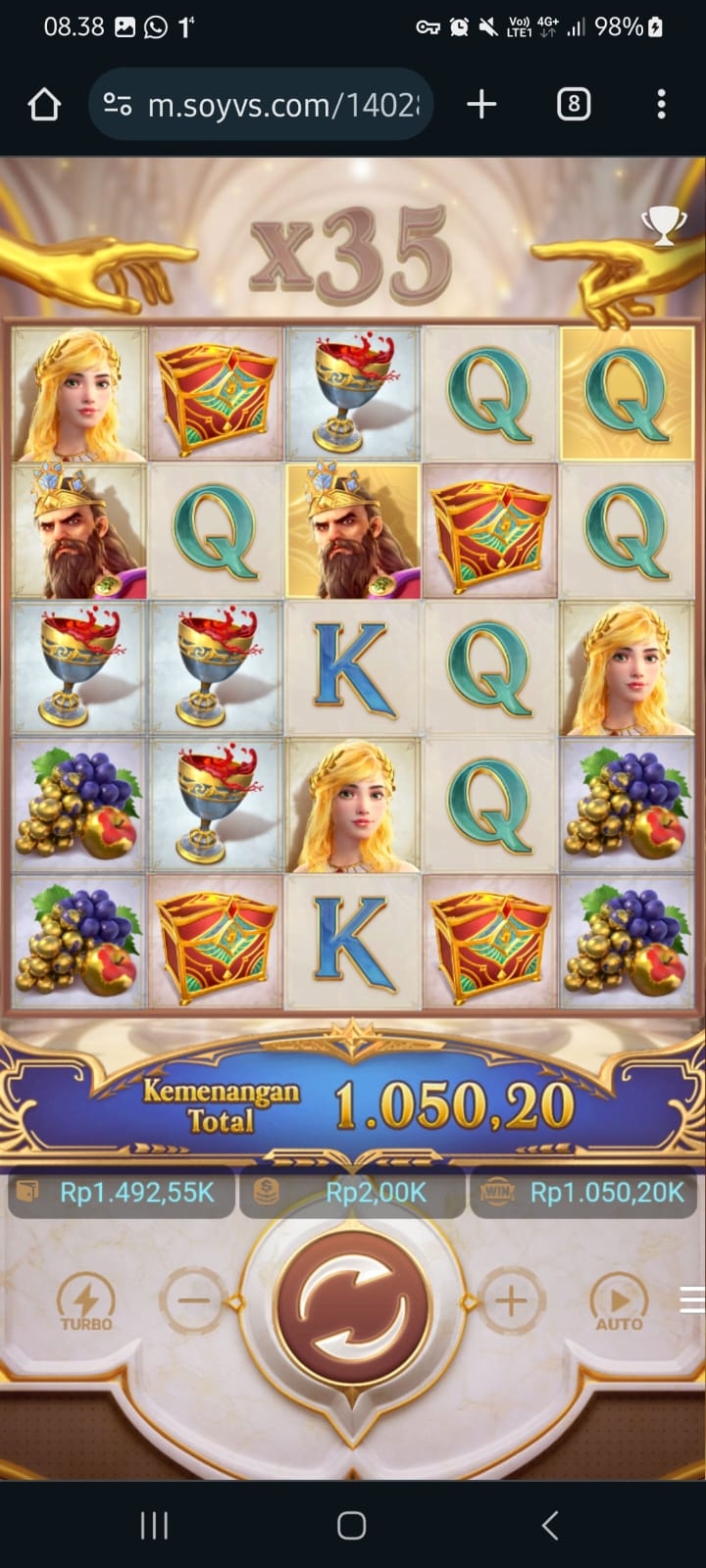Start Auto spin mode
Screen dimensions: 706x1568
click(x=619, y=1303)
